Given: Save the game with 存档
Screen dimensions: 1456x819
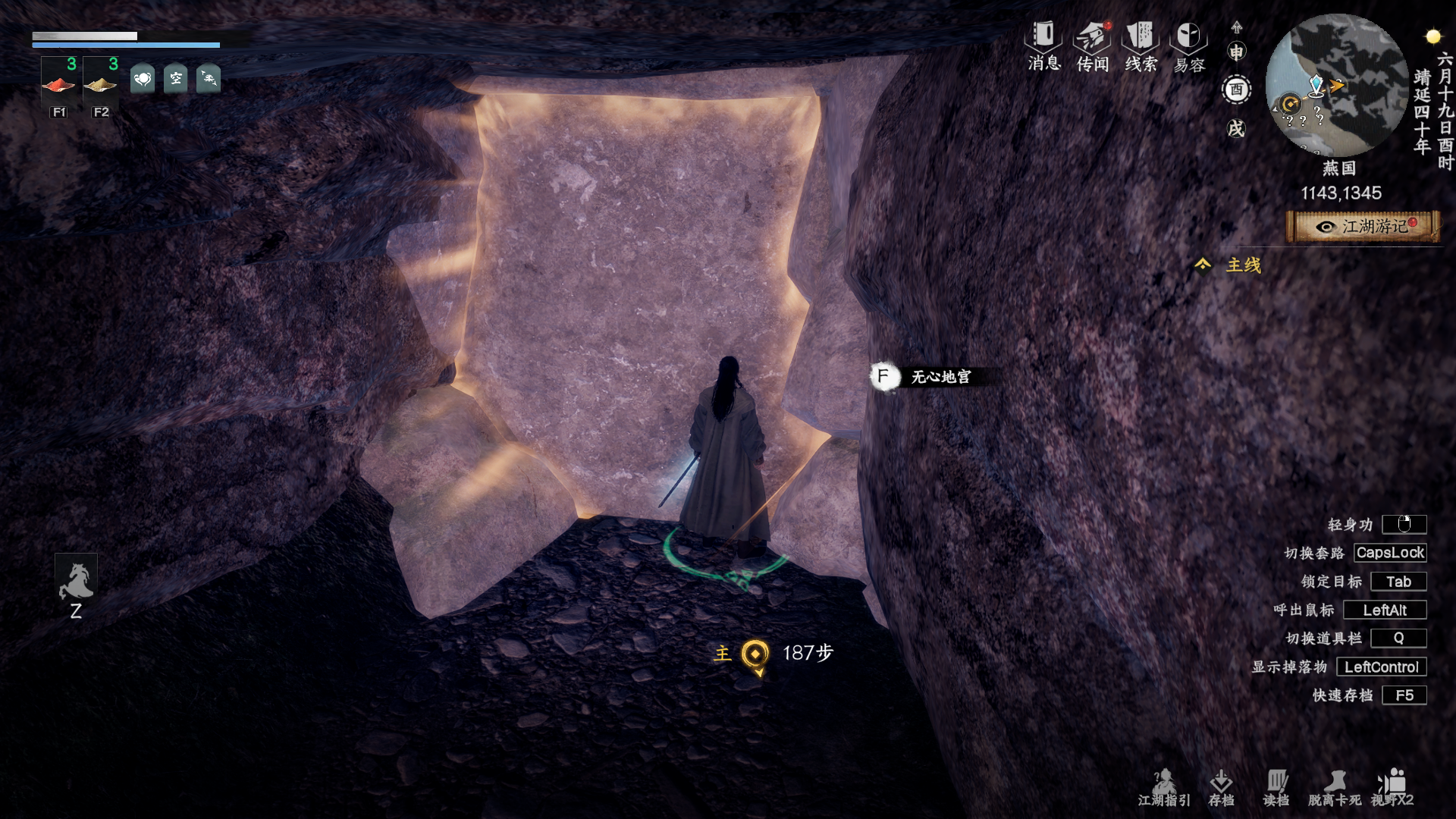Looking at the screenshot, I should point(1221,787).
